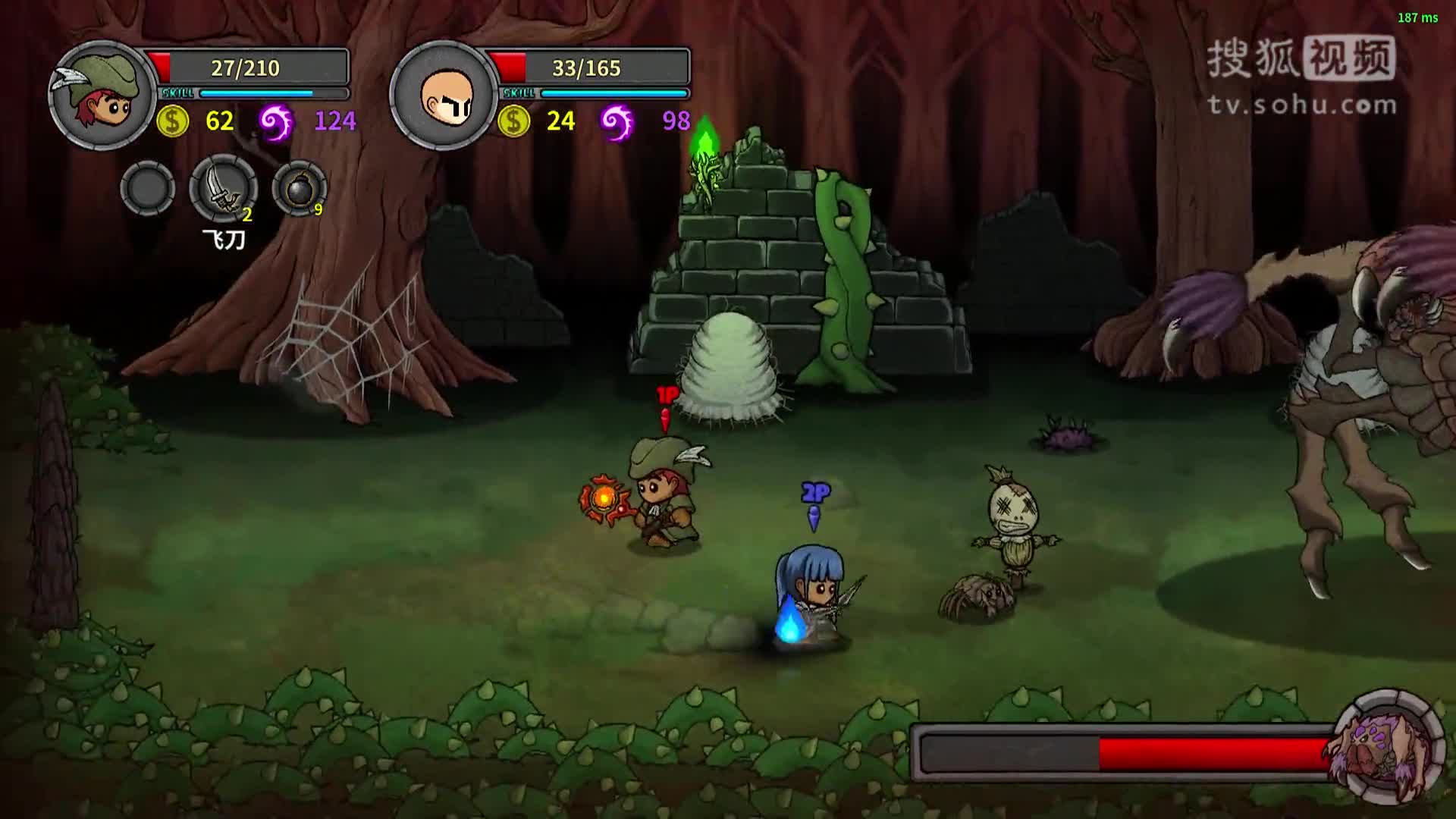Select the throwing knife item slot
The height and width of the screenshot is (819, 1456).
click(x=223, y=188)
